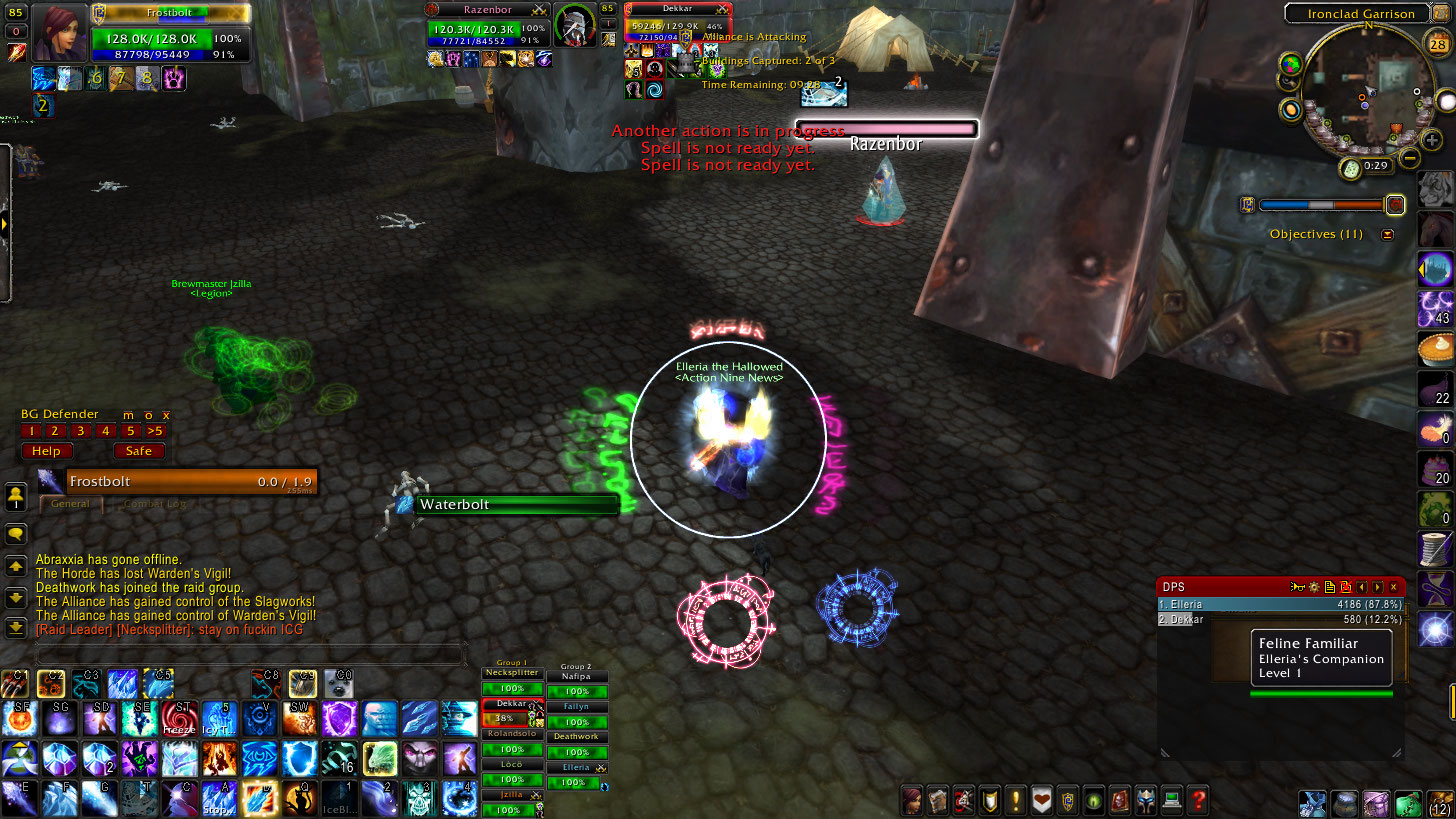The width and height of the screenshot is (1456, 819).
Task: Open the red question mark help menu
Action: [x=1197, y=800]
